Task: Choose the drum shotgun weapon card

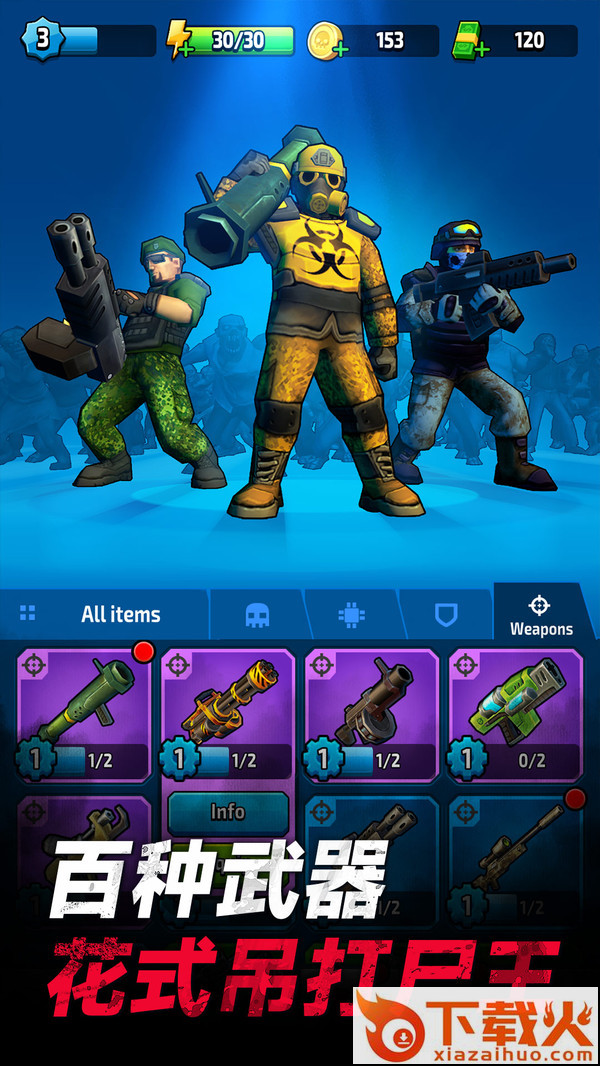Action: tap(372, 714)
